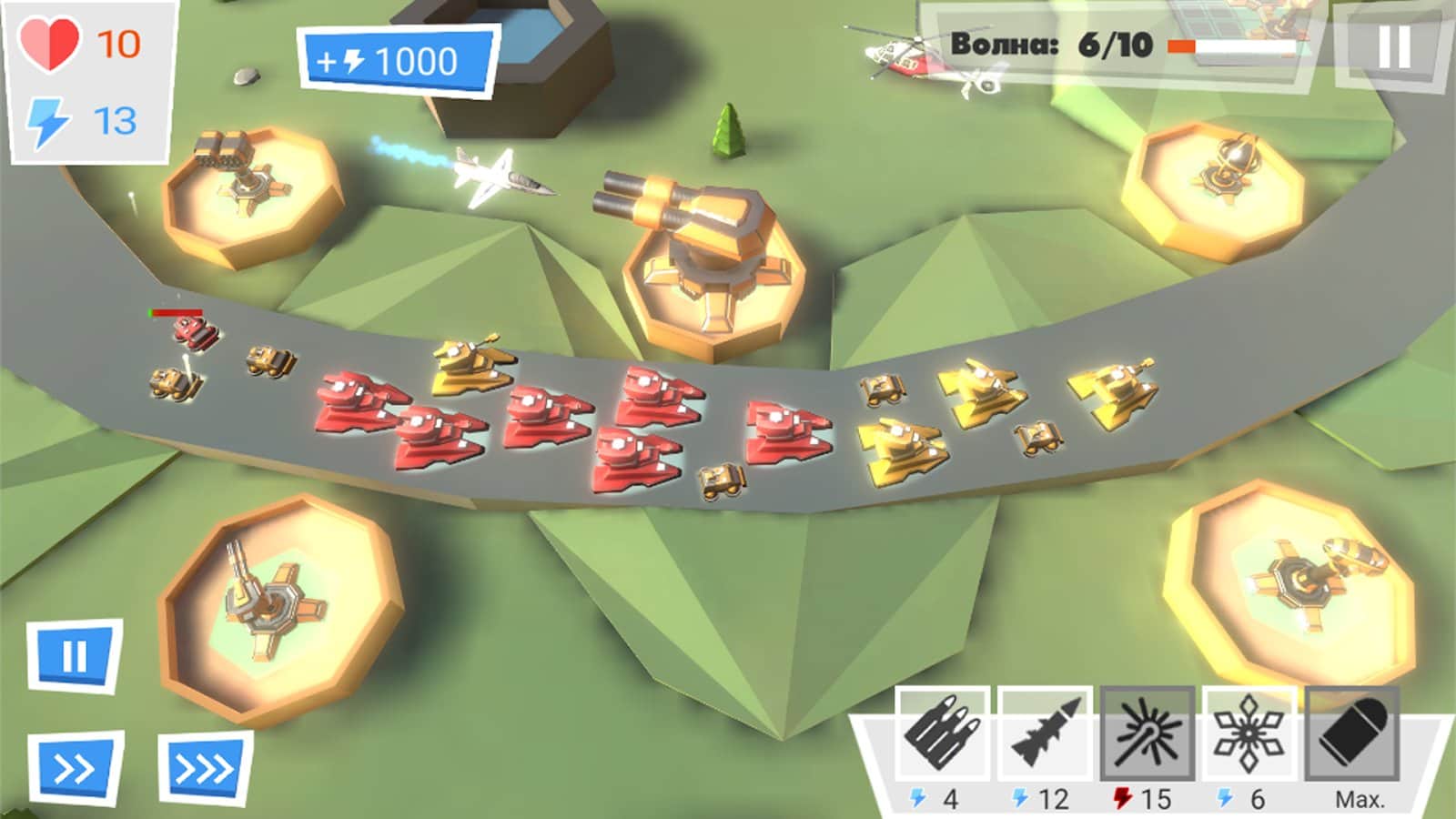Screen dimensions: 1456x819
Task: Activate the triple-arrow fast forward speed
Action: click(205, 769)
